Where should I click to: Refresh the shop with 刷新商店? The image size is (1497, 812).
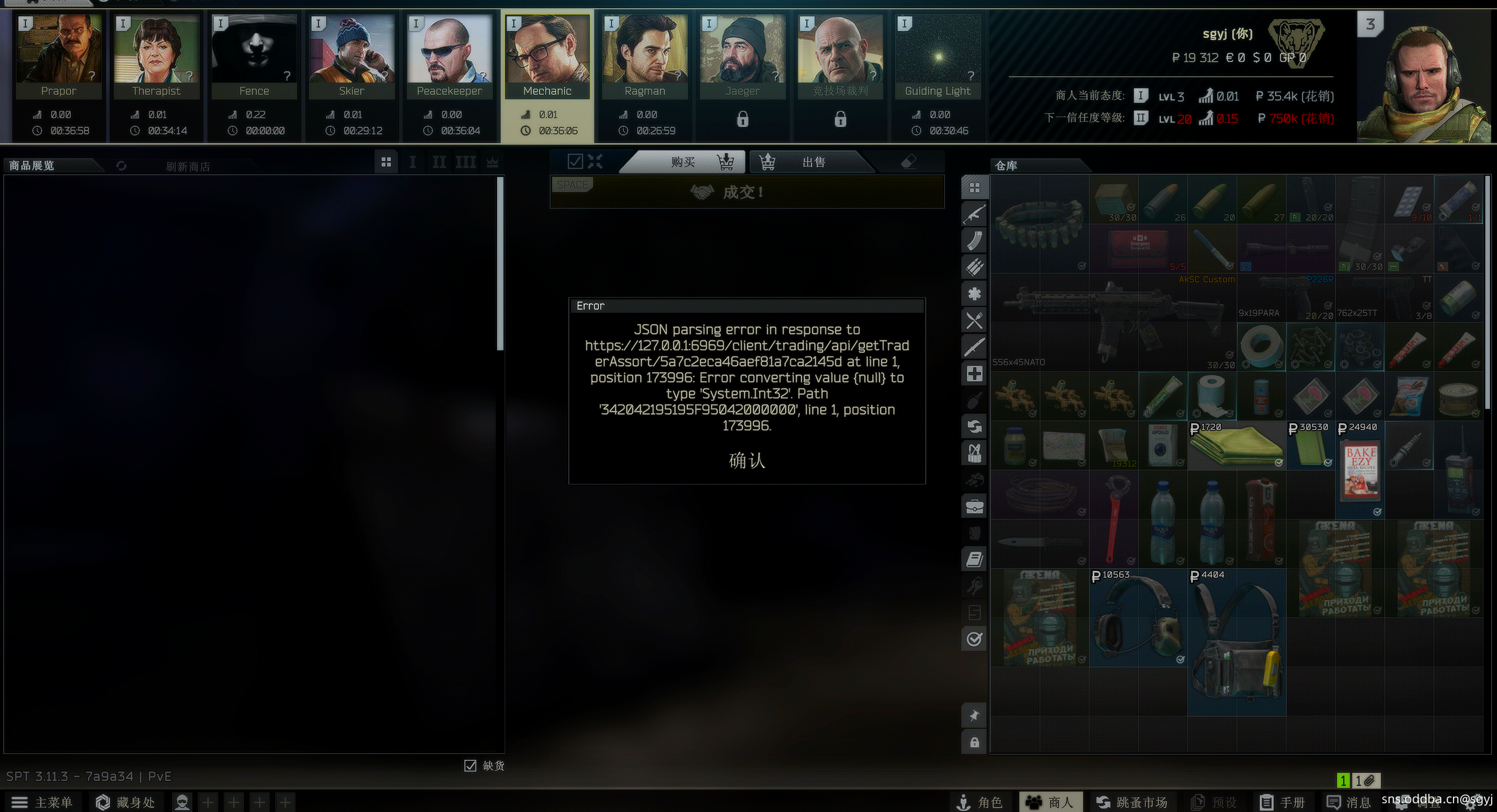tap(187, 166)
